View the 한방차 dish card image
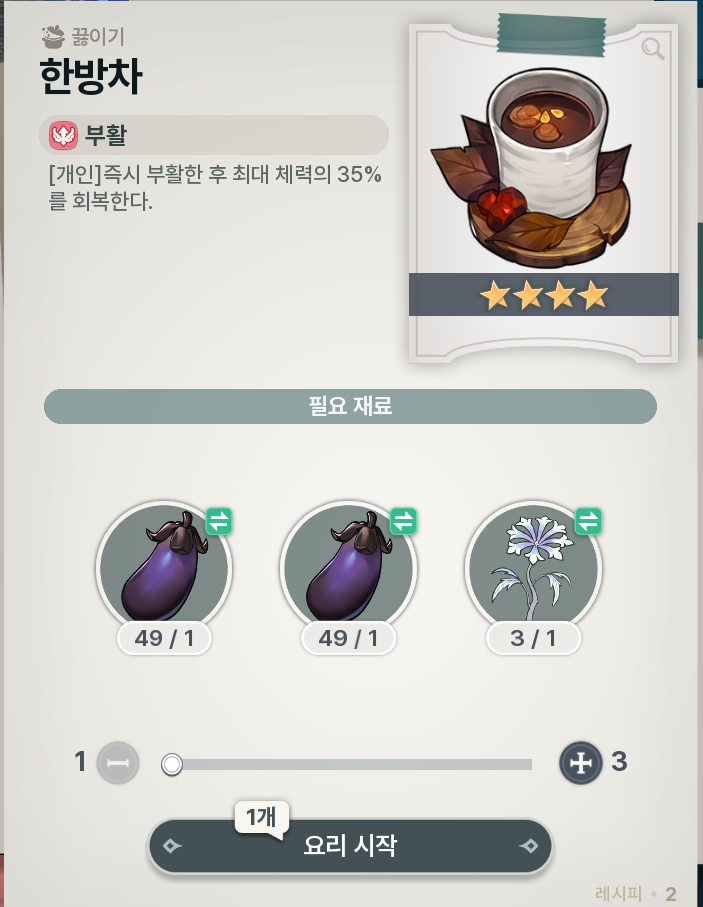The width and height of the screenshot is (703, 907). click(543, 170)
